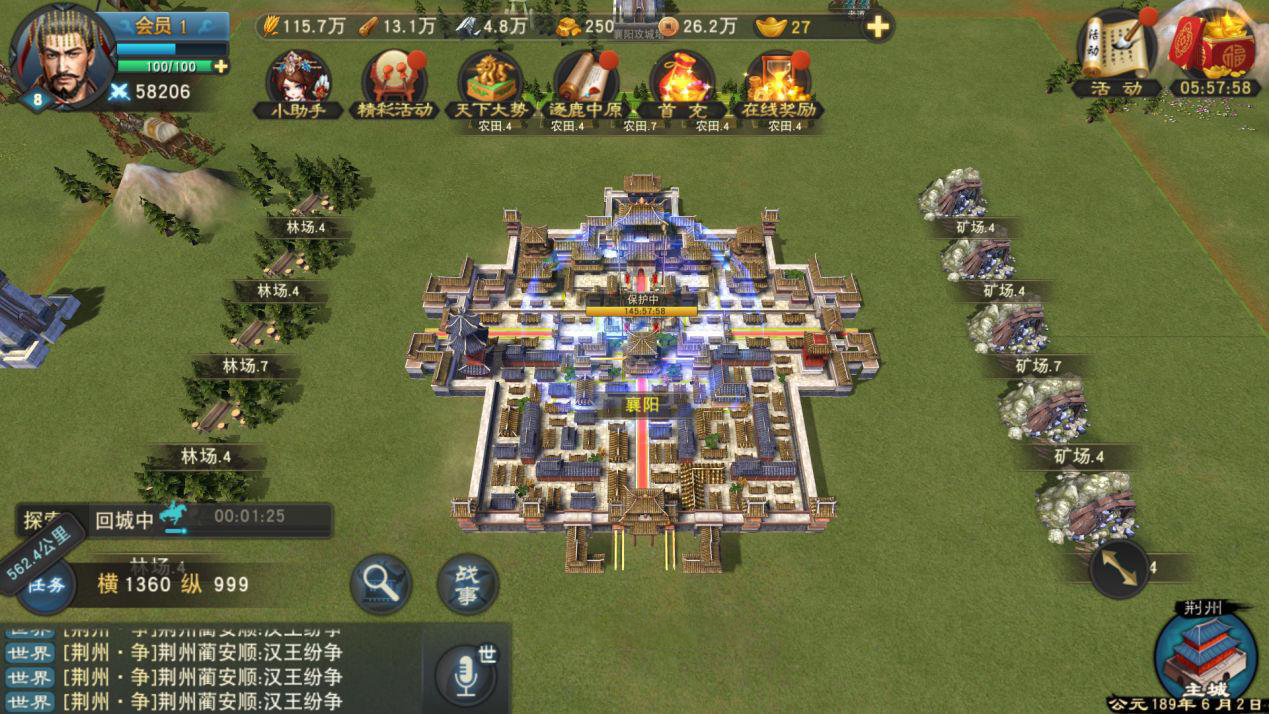This screenshot has height=714, width=1269.
Task: Select the 回城中 returning scout bar
Action: [x=190, y=520]
